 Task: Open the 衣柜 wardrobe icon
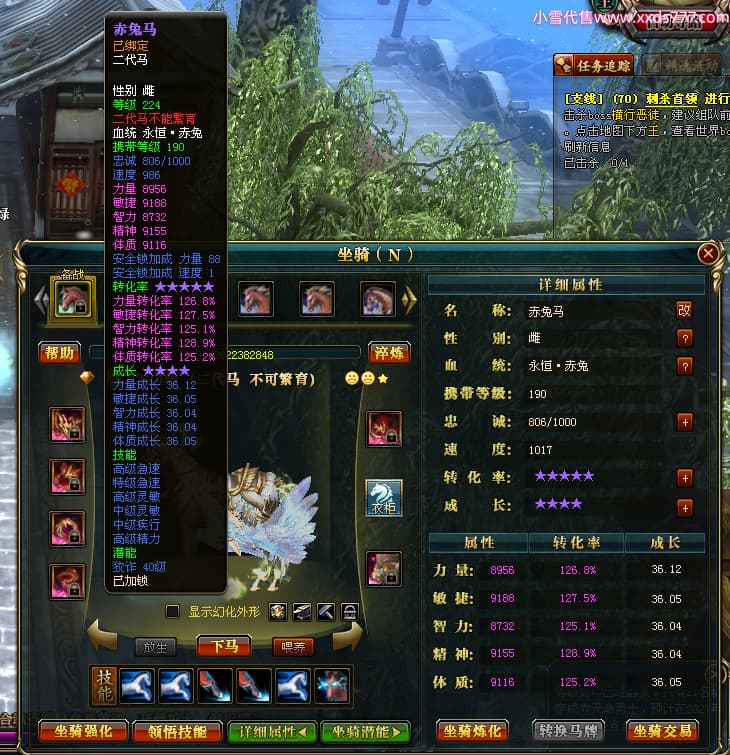[x=384, y=497]
